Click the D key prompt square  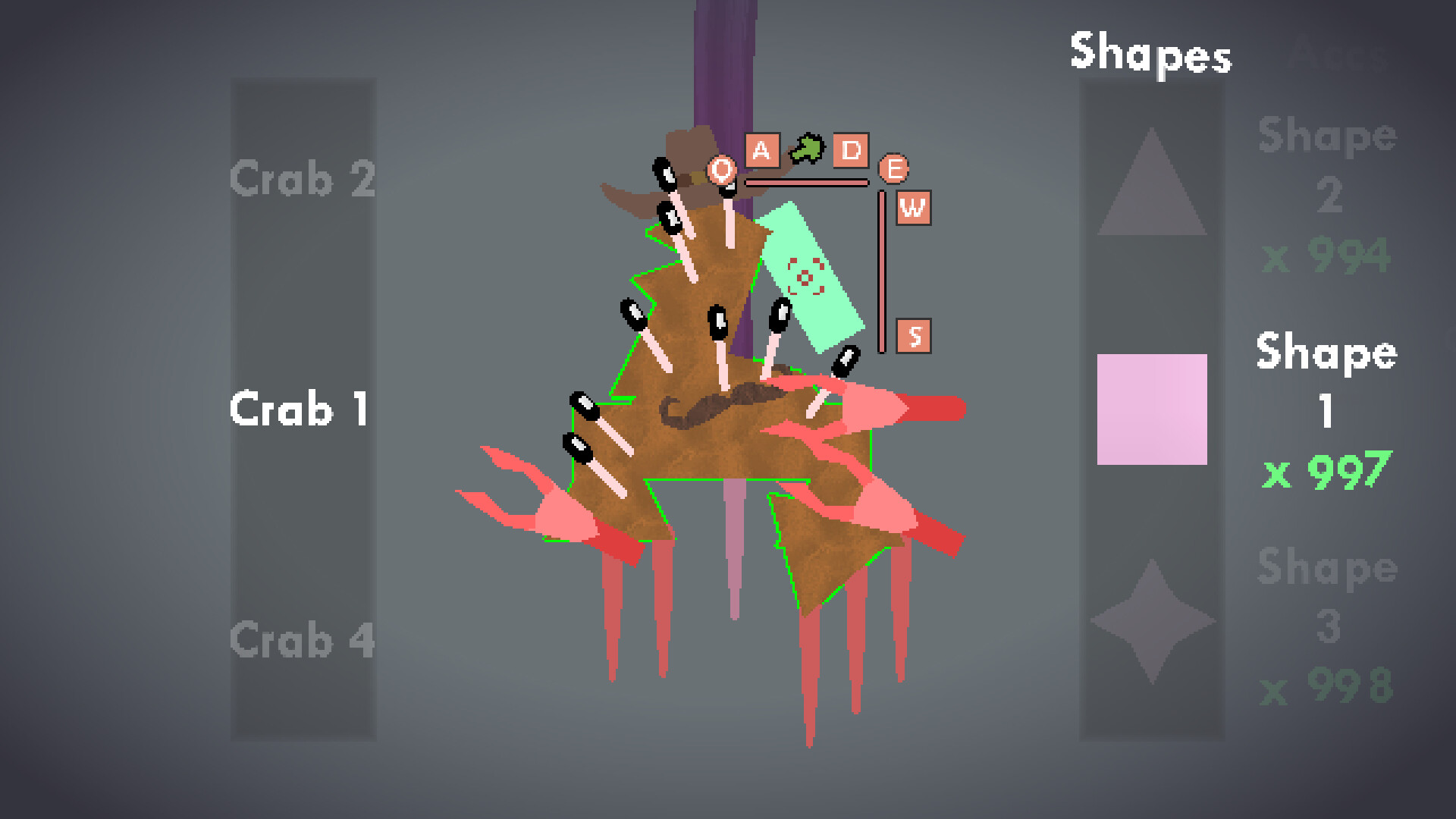tap(852, 151)
